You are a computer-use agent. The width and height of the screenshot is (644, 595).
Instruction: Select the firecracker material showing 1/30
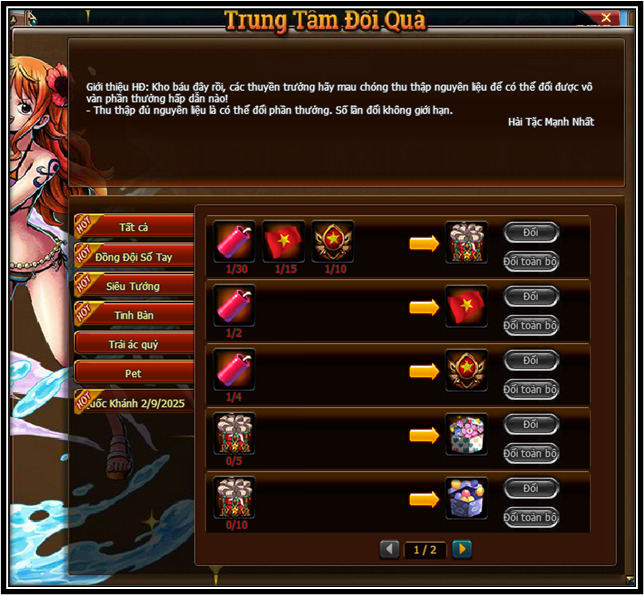pyautogui.click(x=235, y=241)
